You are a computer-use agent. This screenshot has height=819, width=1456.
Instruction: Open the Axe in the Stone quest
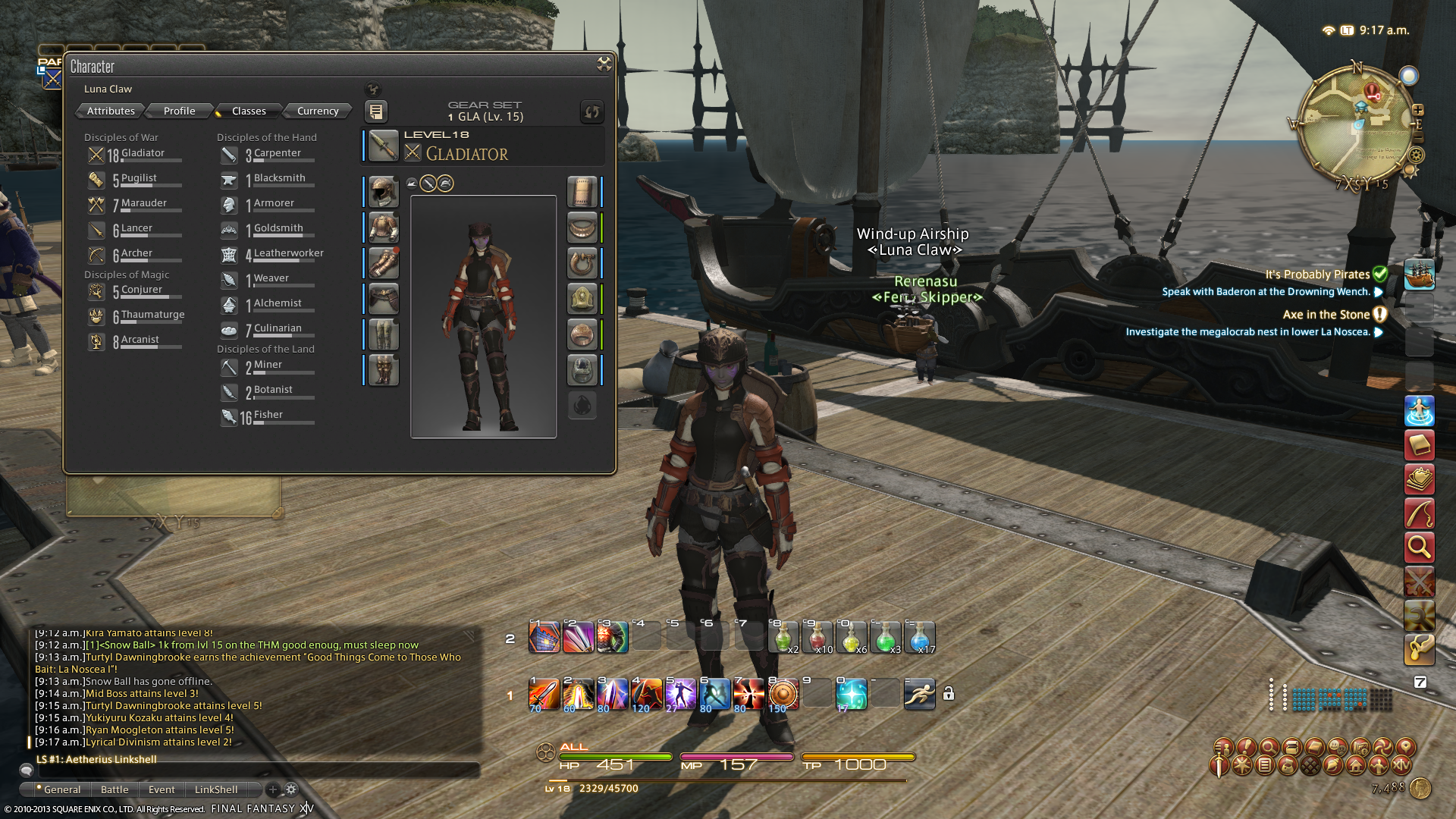pos(1326,315)
